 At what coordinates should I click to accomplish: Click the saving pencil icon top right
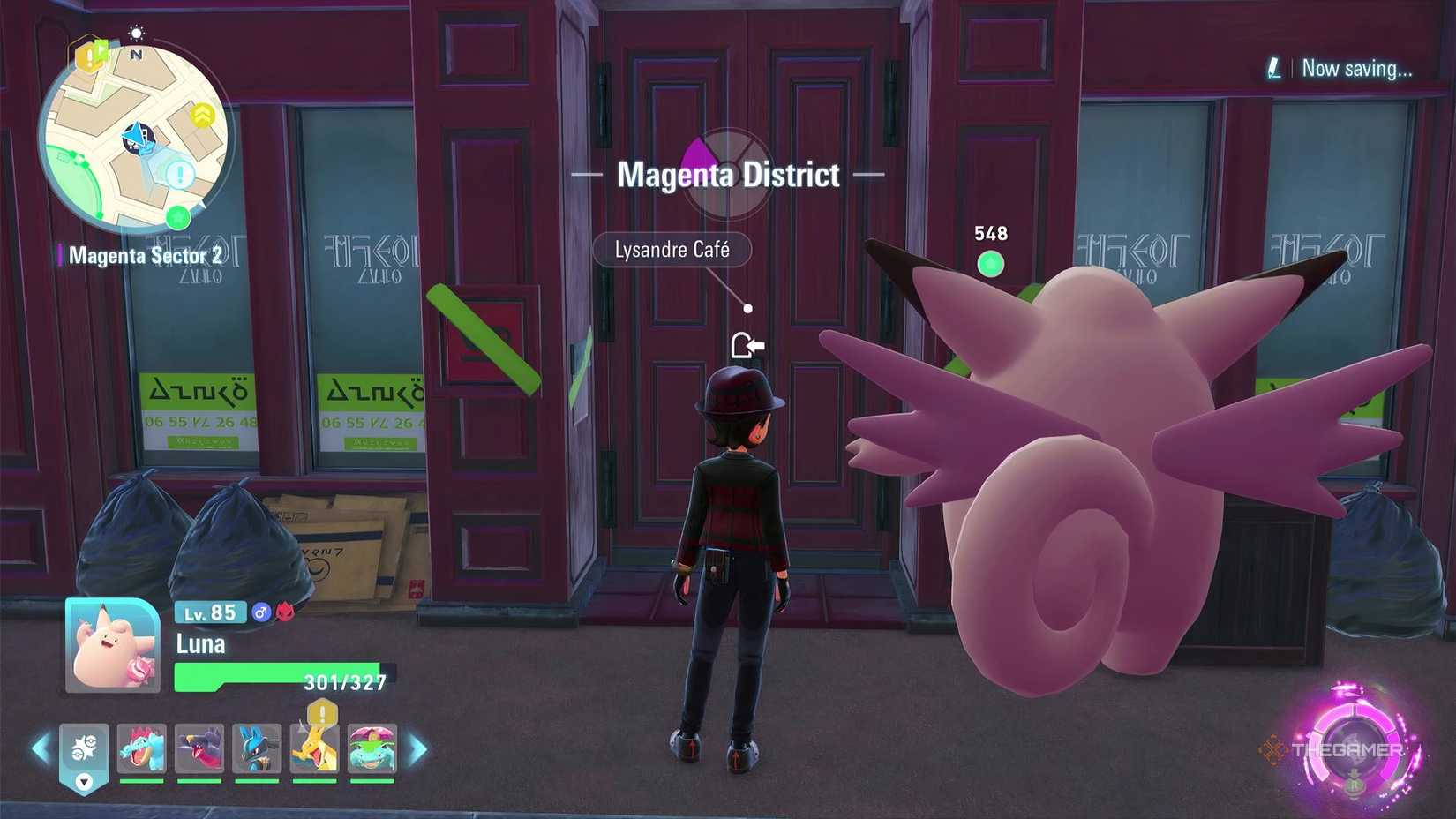[x=1276, y=69]
